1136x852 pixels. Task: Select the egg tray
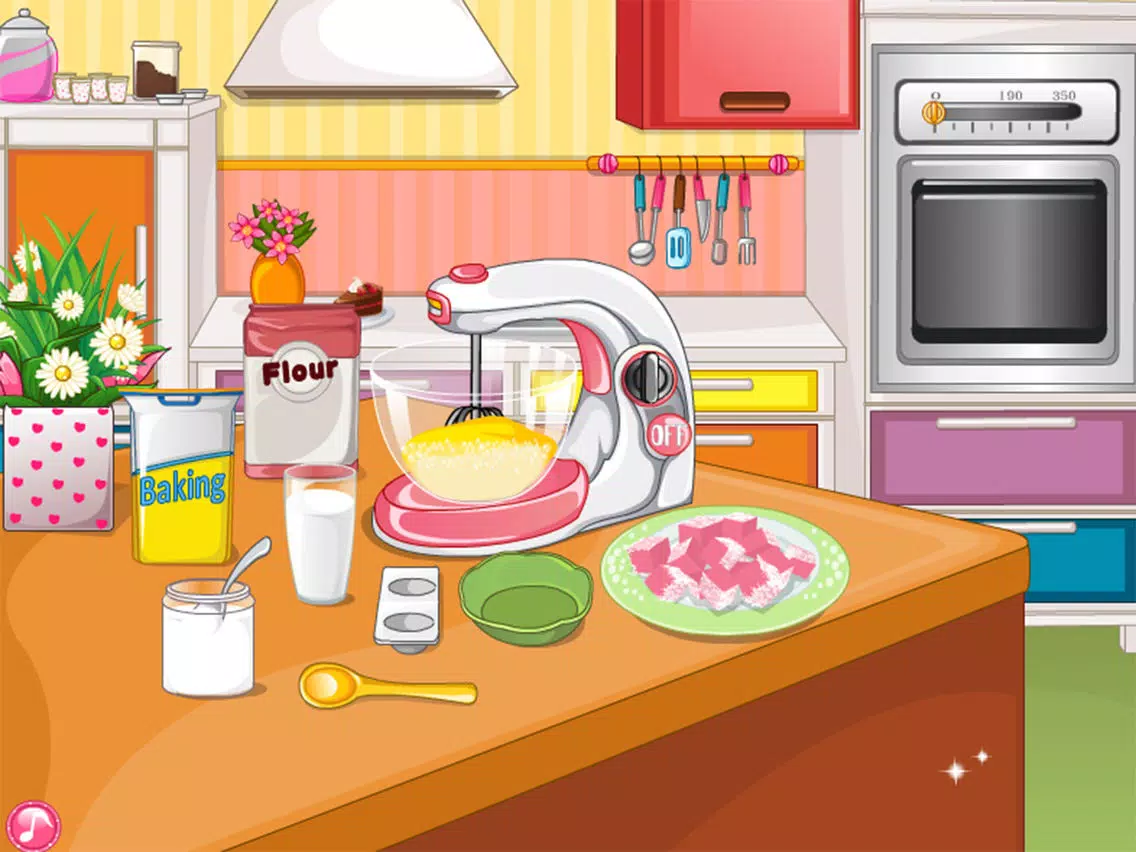(x=407, y=606)
